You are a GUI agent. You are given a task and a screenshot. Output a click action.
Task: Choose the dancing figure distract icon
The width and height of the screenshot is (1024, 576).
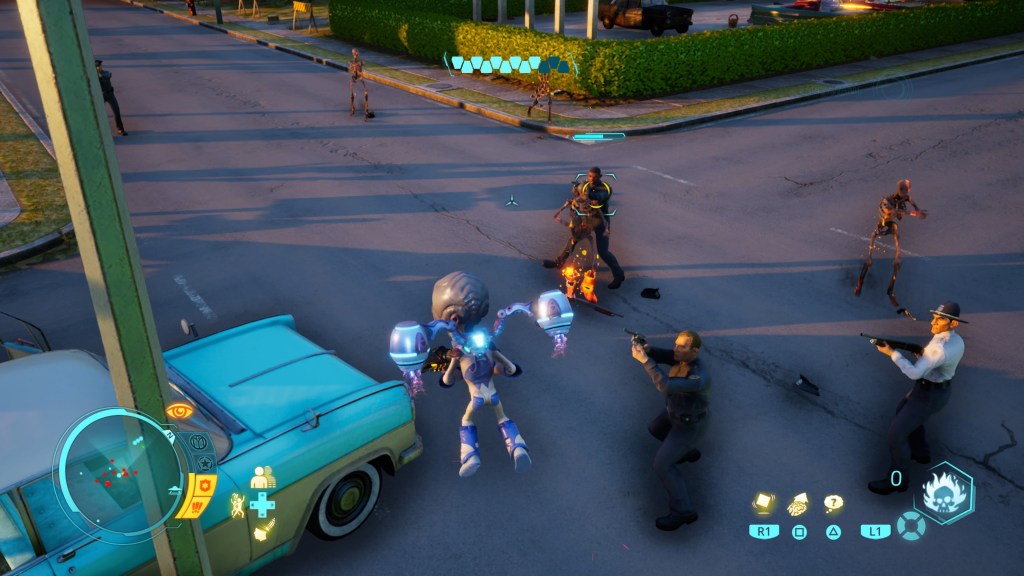click(238, 505)
